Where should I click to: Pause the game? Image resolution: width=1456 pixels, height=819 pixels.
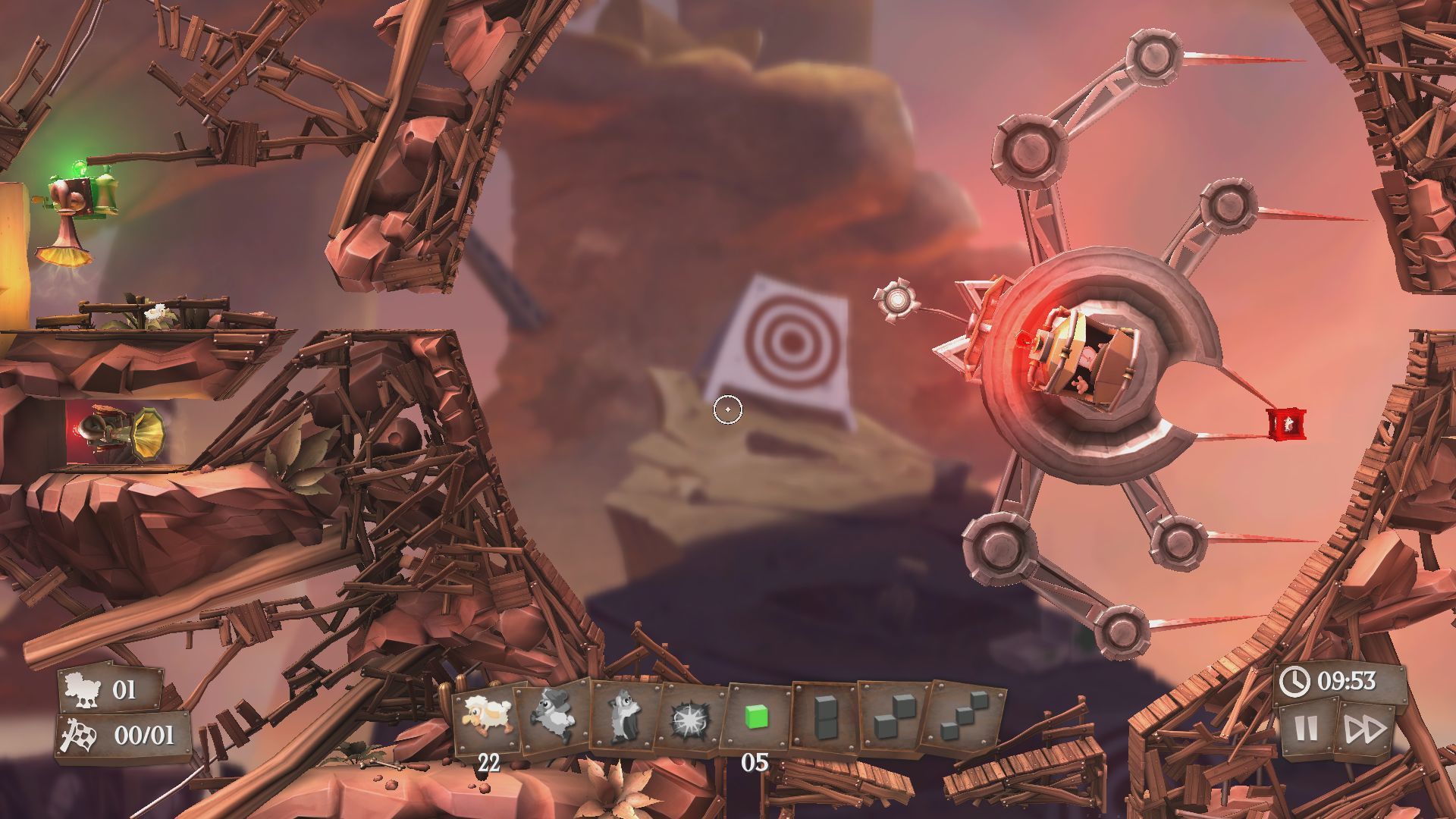coord(1306,730)
